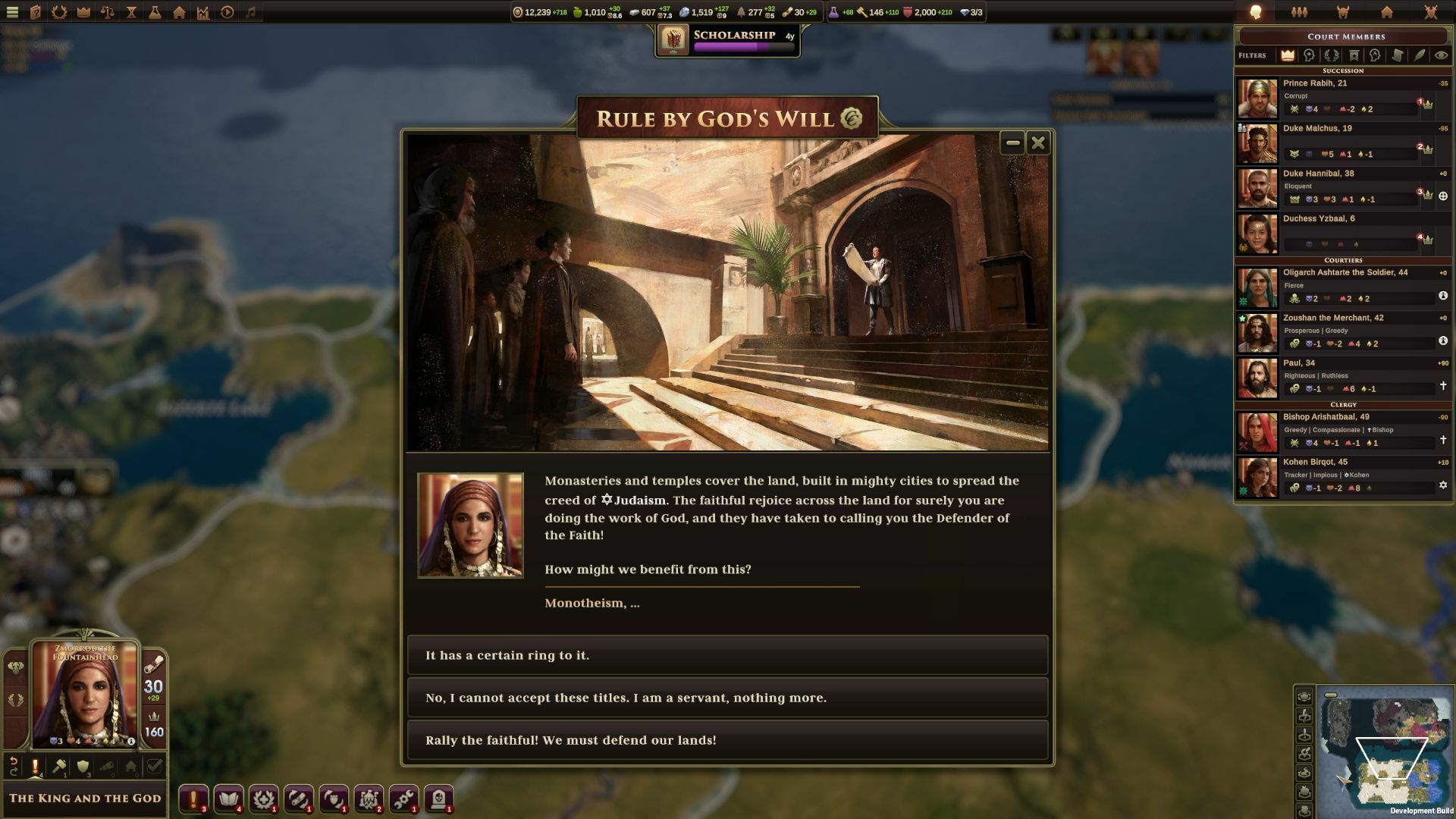Open the hamburger menu at top left

point(12,11)
